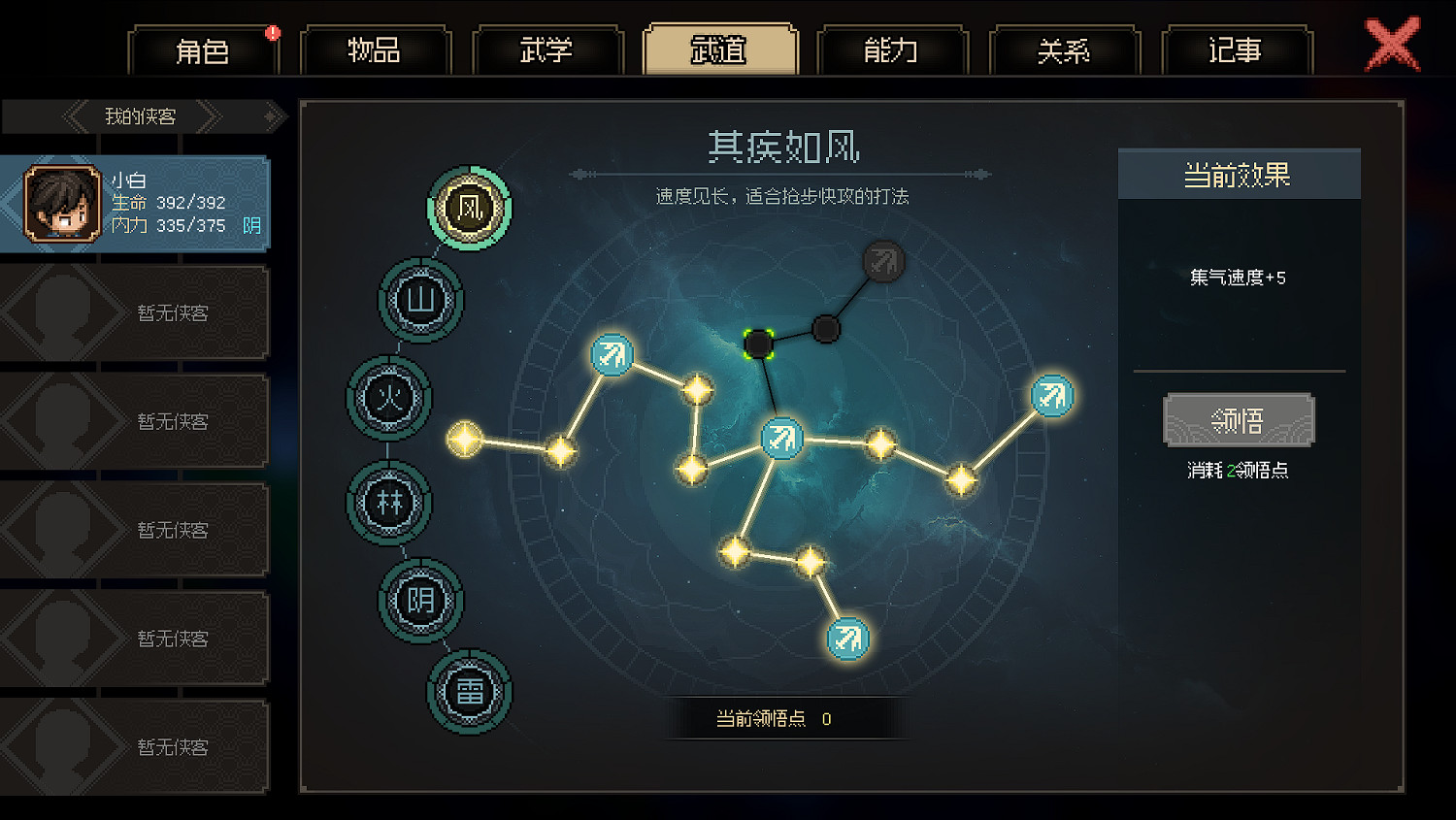1456x820 pixels.
Task: Click the small arrow right of the roster header
Action: coord(272,115)
